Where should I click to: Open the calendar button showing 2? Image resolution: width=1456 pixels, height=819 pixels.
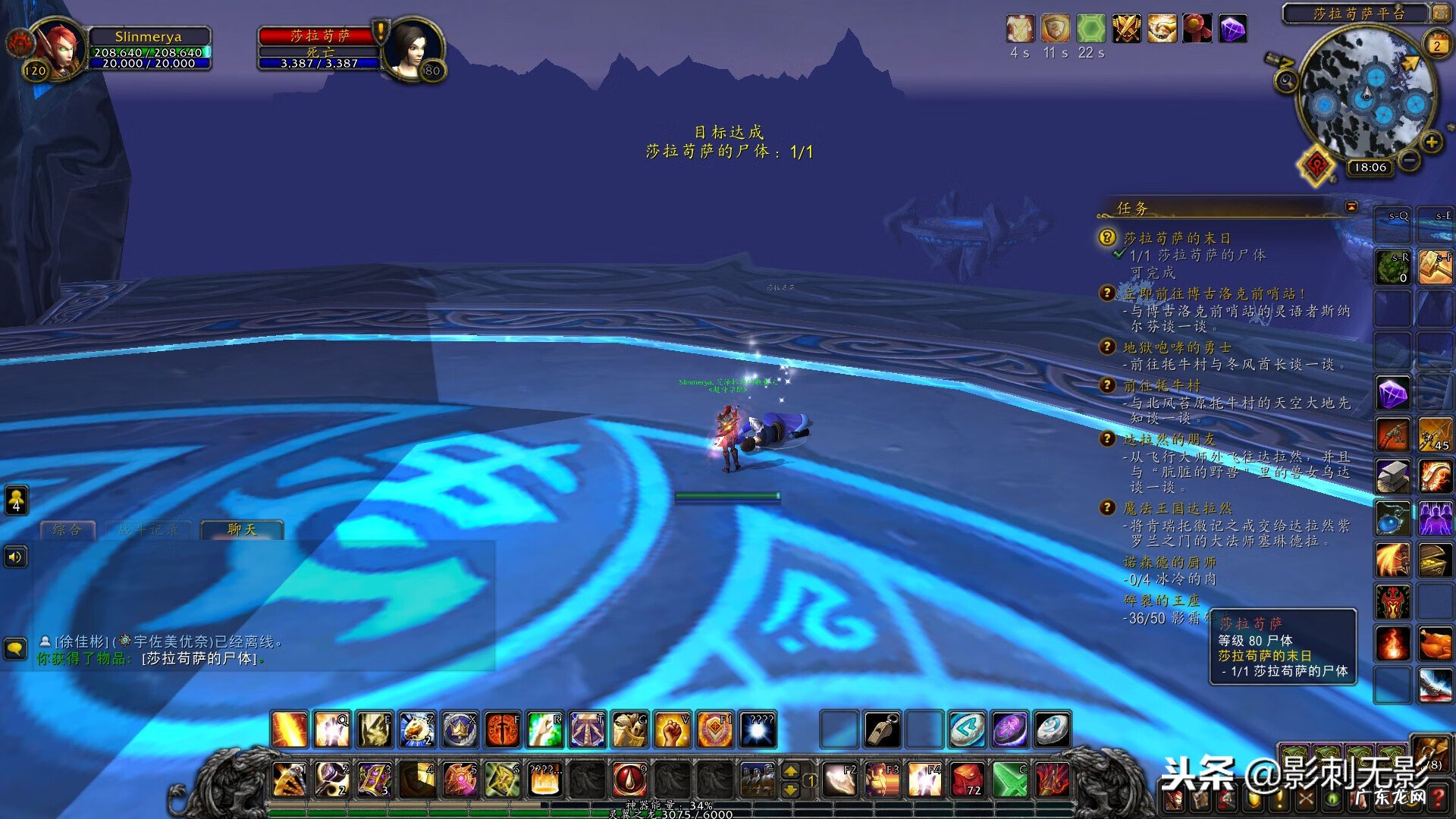click(1436, 45)
